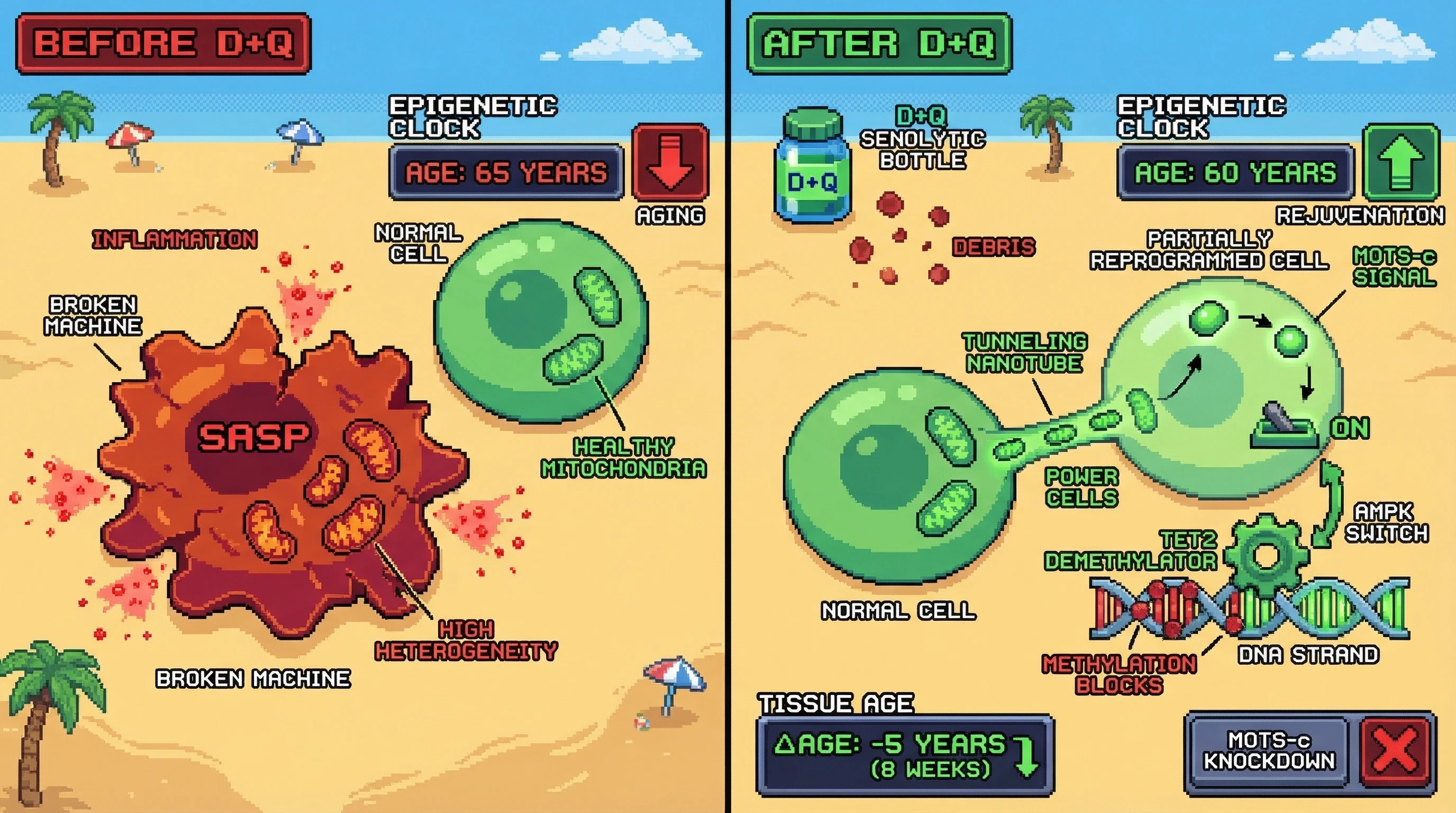Hit the red down-arrow Aging button
The height and width of the screenshot is (813, 1456).
pos(670,162)
